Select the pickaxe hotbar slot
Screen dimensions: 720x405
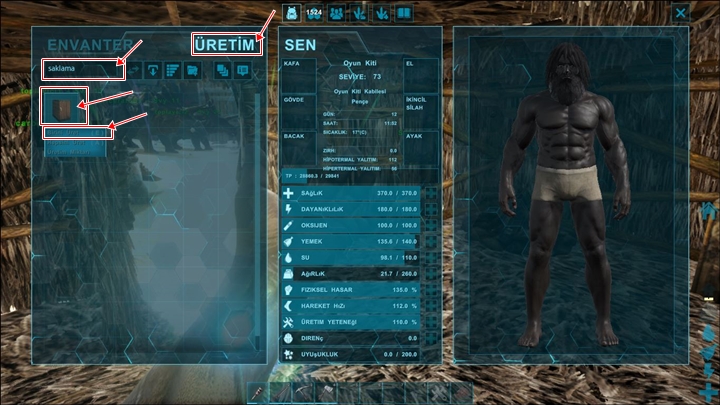[x=302, y=393]
